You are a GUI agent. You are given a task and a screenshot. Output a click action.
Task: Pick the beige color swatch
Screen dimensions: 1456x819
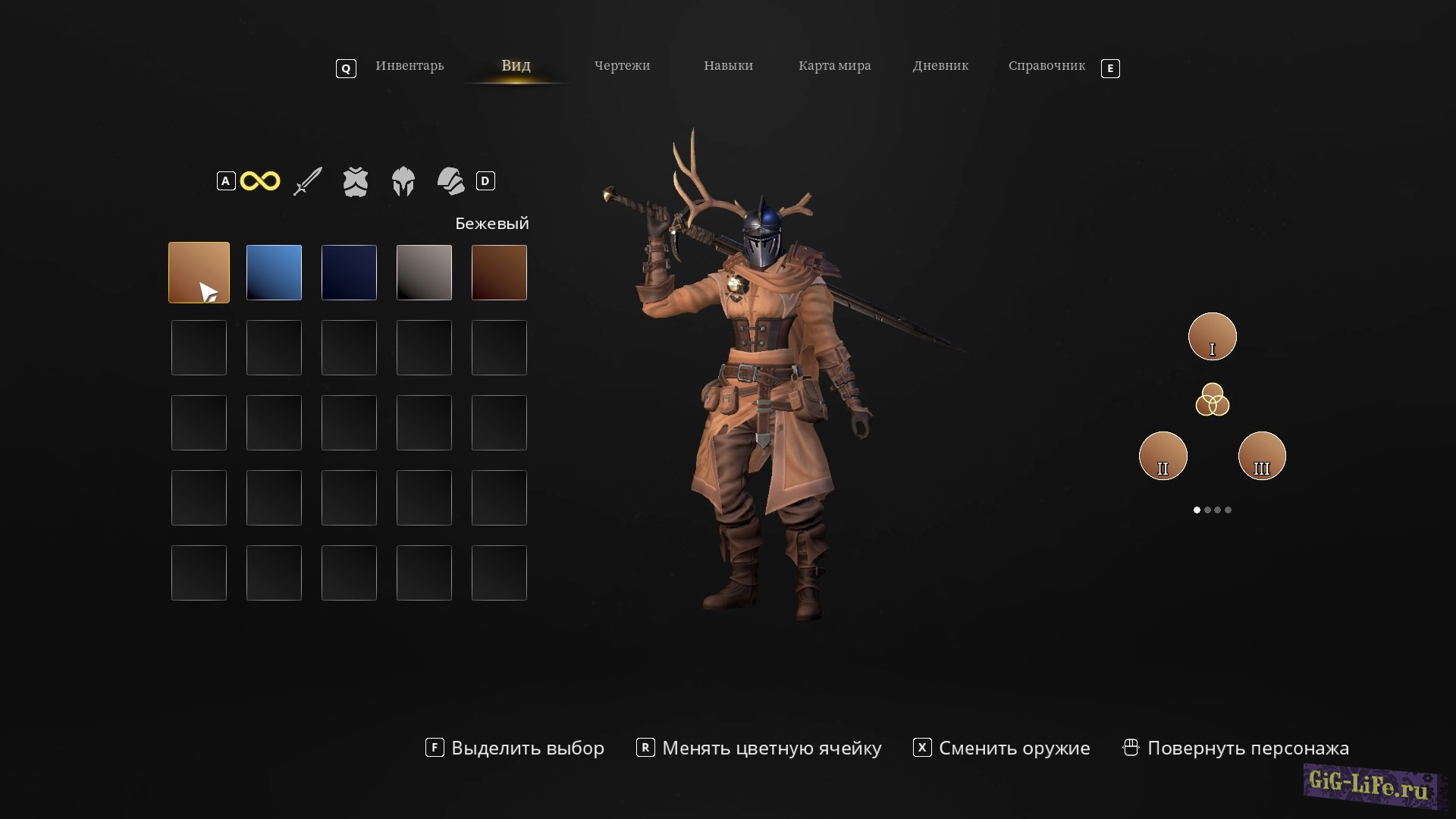coord(199,272)
